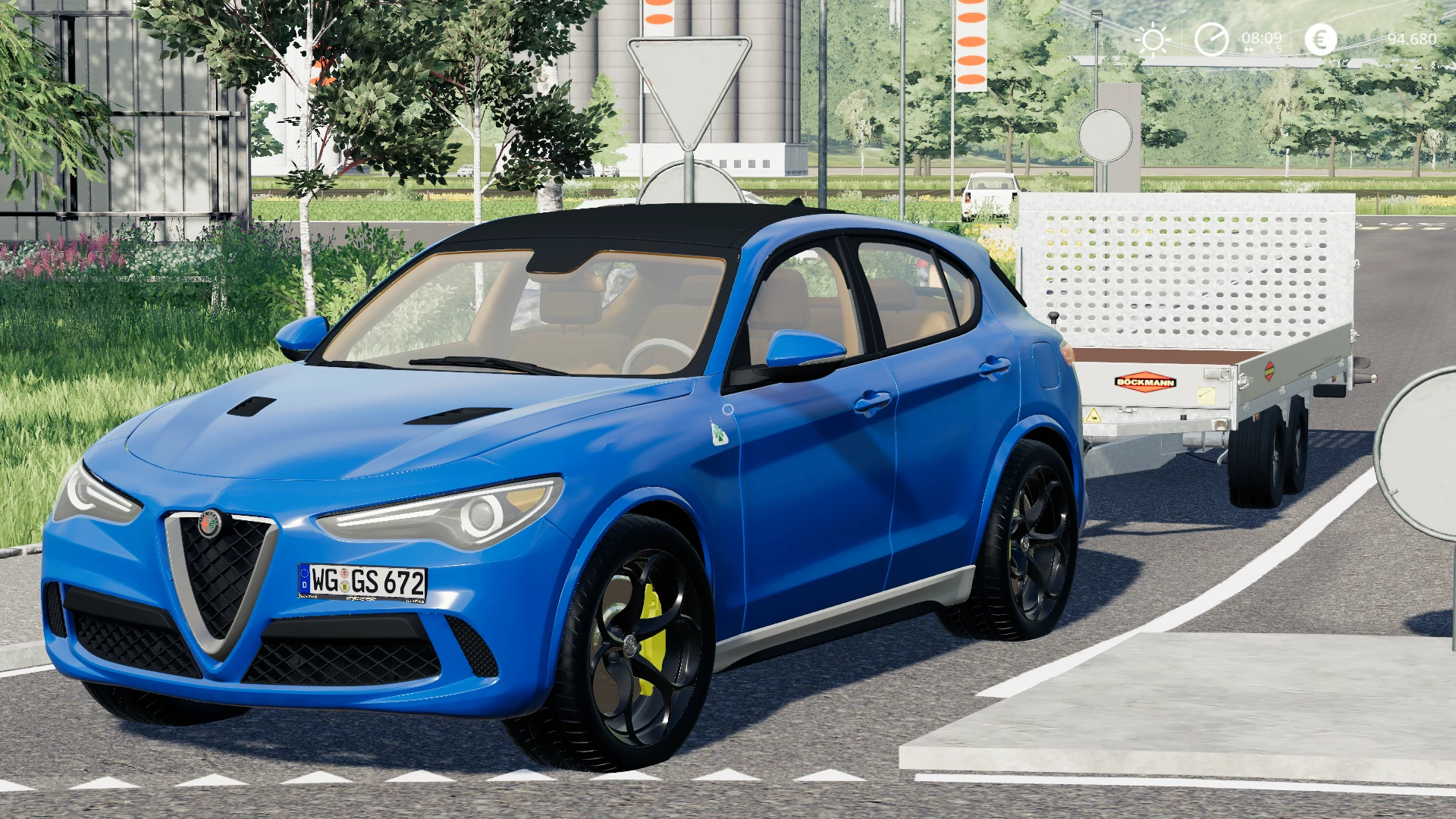Select the clock icon in the HUD

coord(1211,39)
